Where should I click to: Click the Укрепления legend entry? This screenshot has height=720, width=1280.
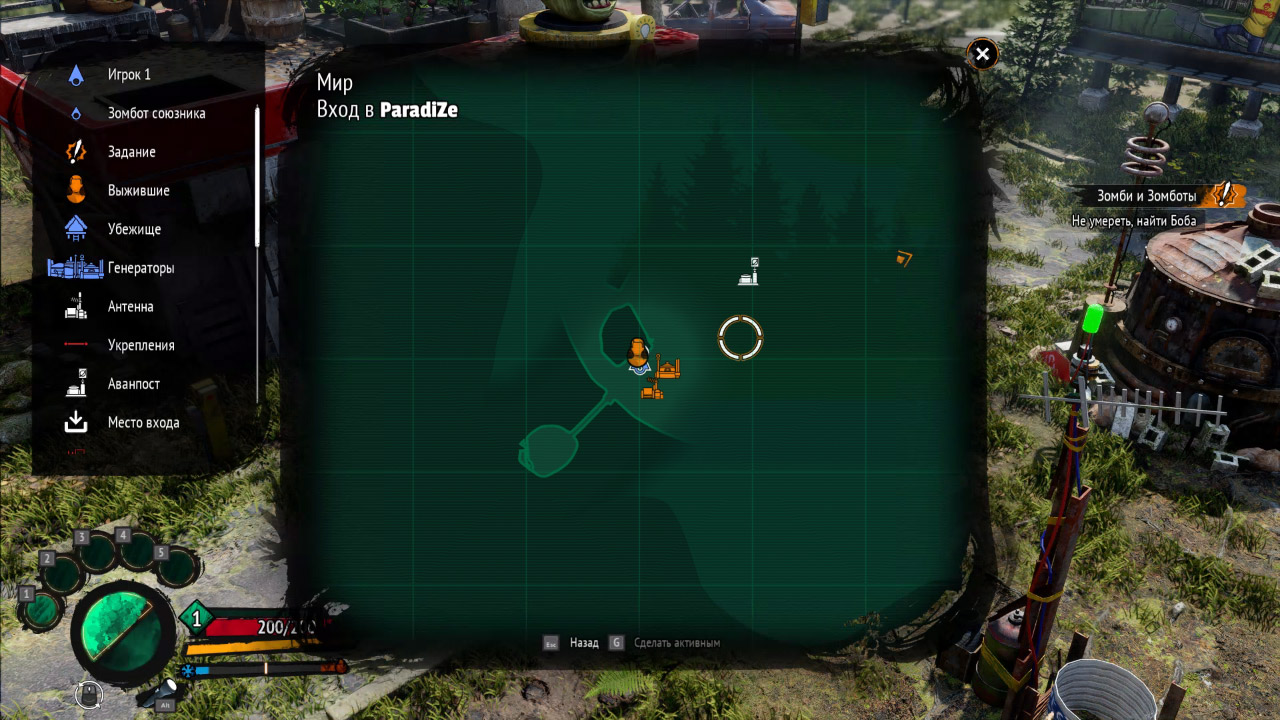click(141, 345)
